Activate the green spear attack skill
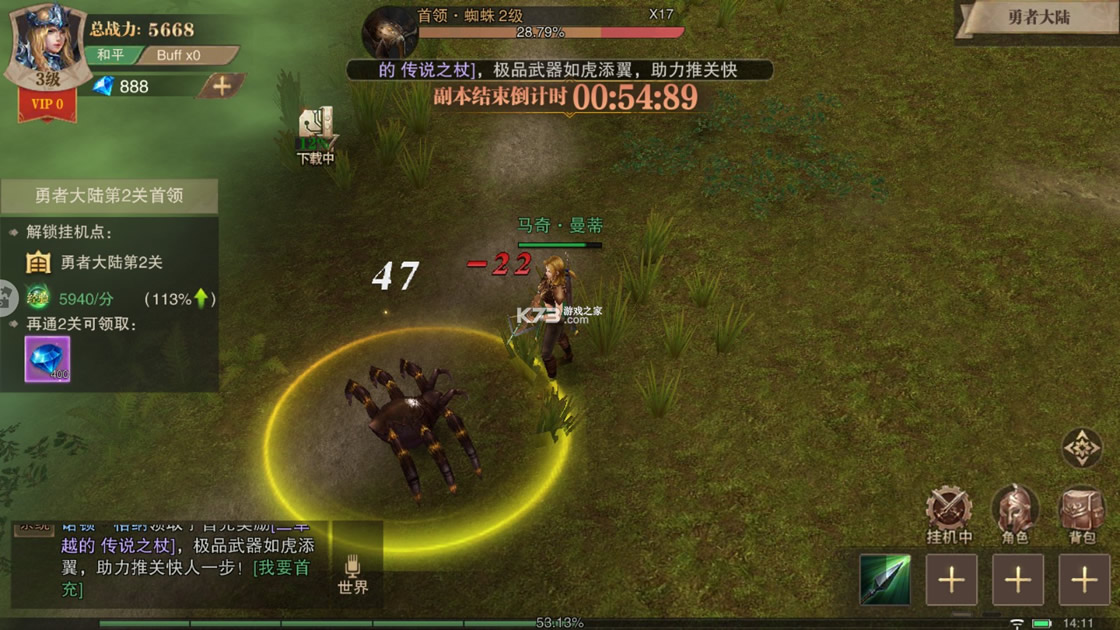This screenshot has height=630, width=1120. coord(885,580)
